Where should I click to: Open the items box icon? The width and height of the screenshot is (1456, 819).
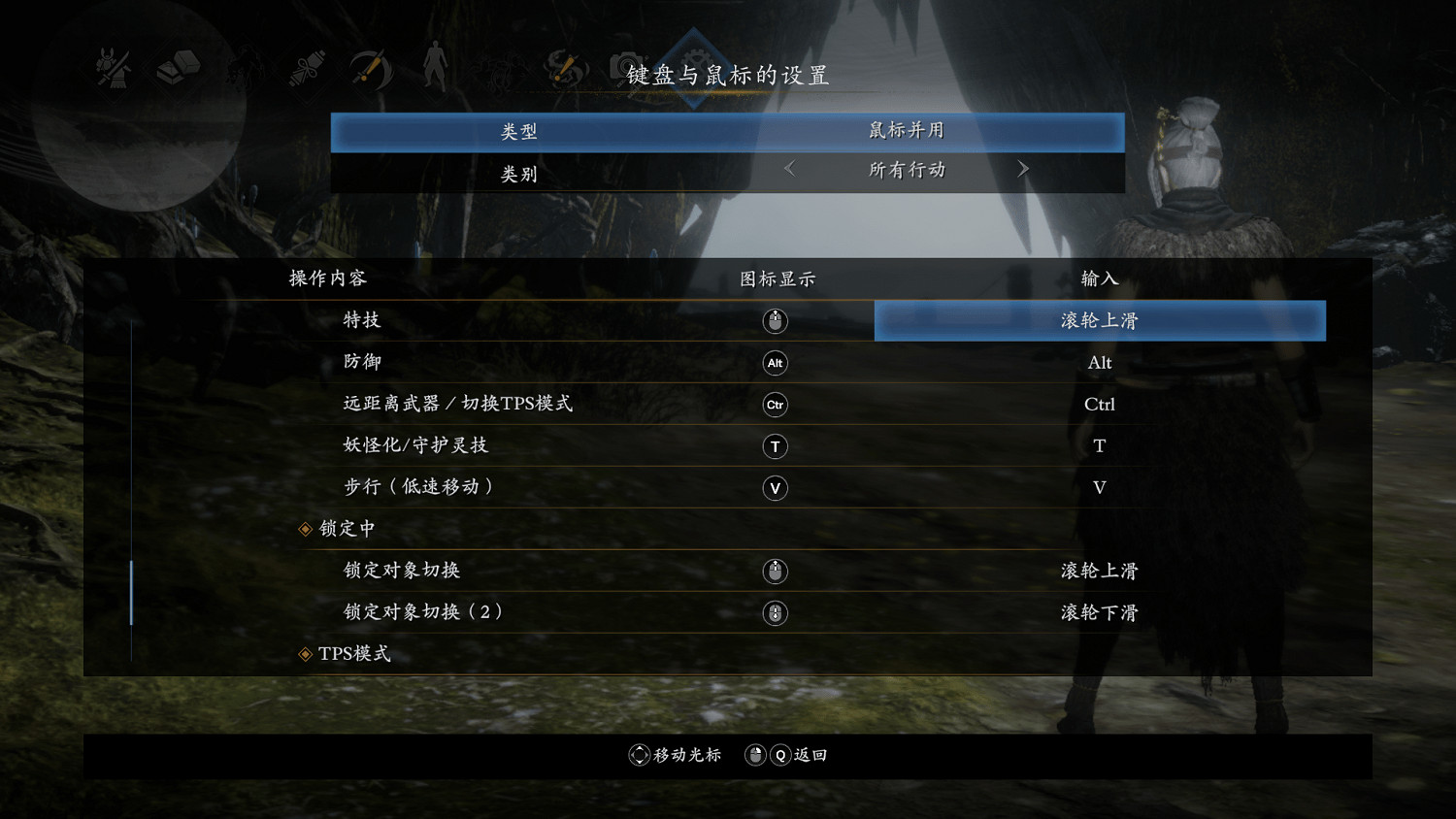(178, 68)
